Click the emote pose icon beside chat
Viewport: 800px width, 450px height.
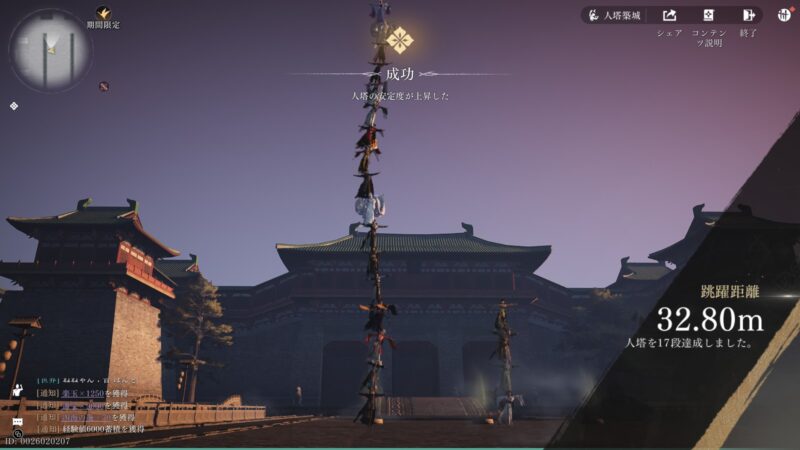[x=17, y=390]
